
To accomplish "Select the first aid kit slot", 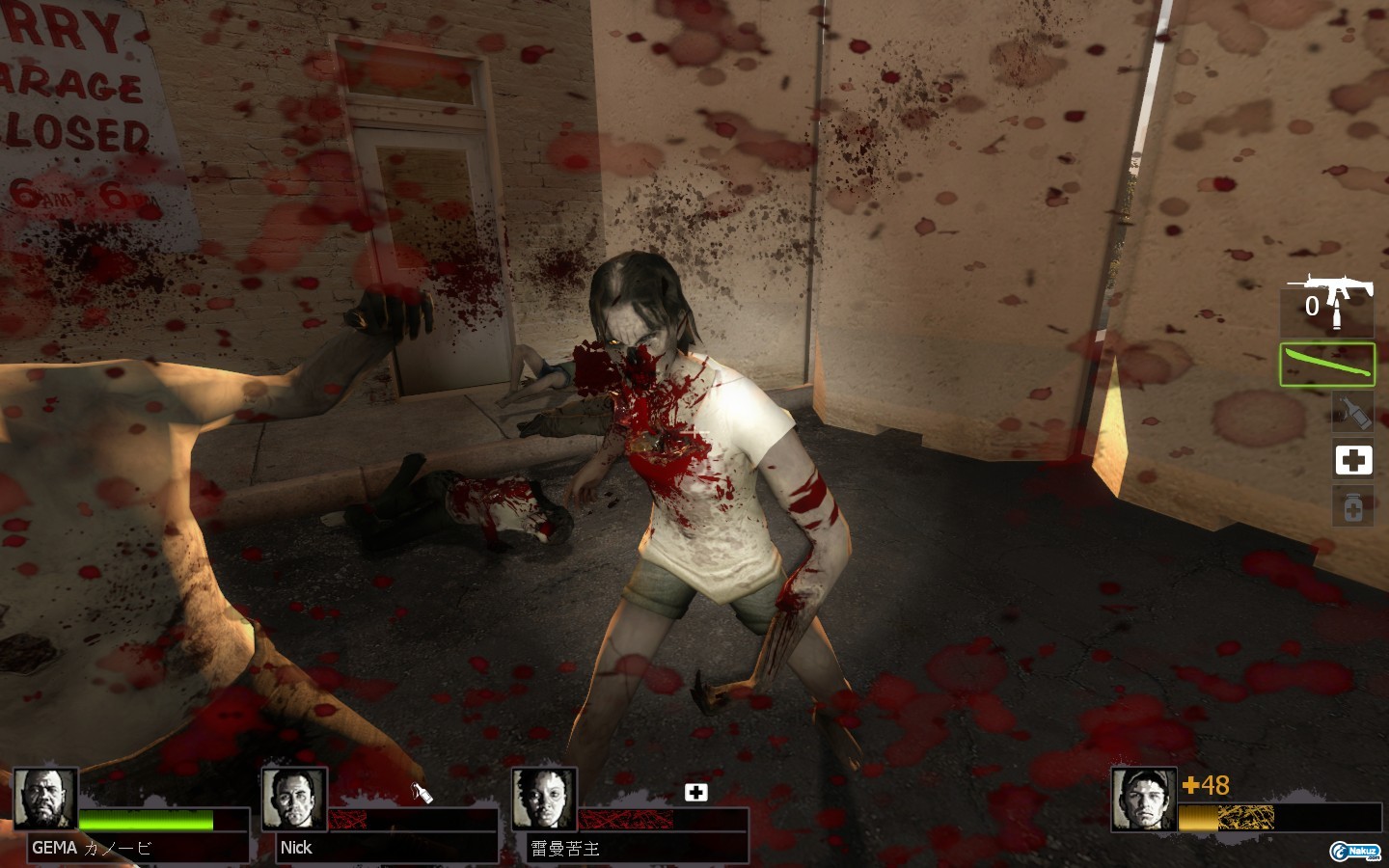I will (1353, 460).
